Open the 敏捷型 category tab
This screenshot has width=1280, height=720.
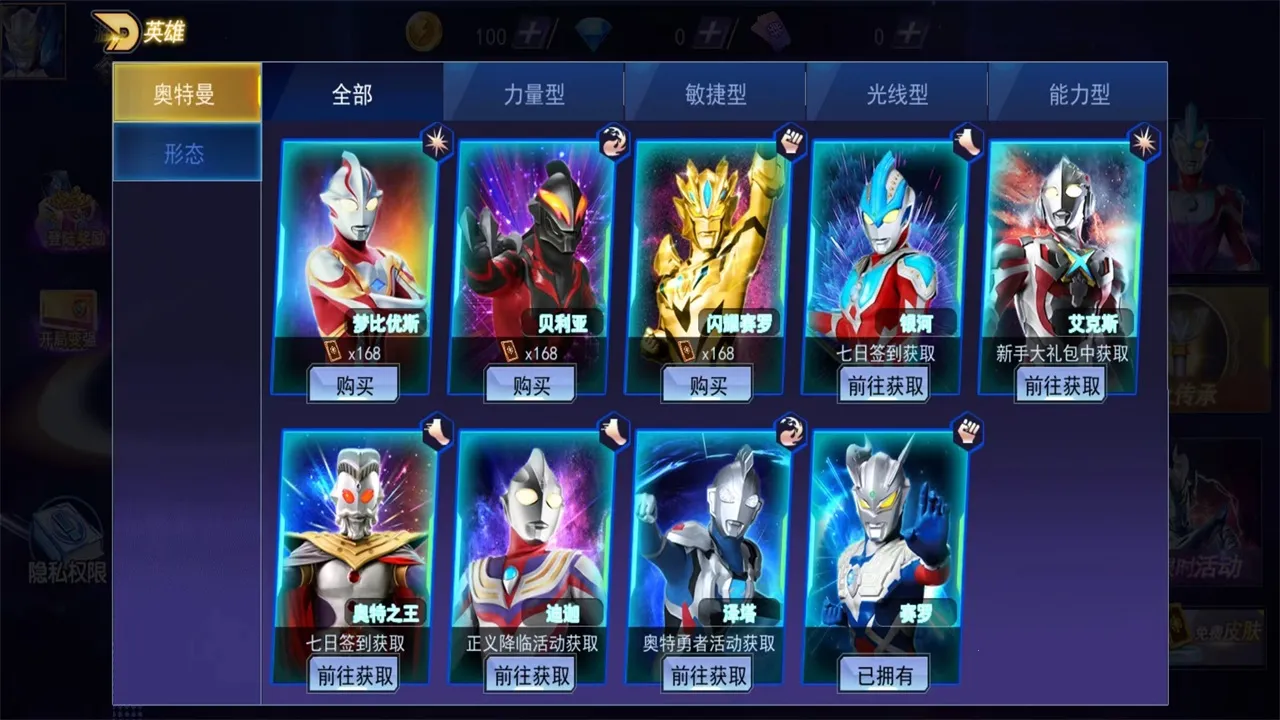715,94
